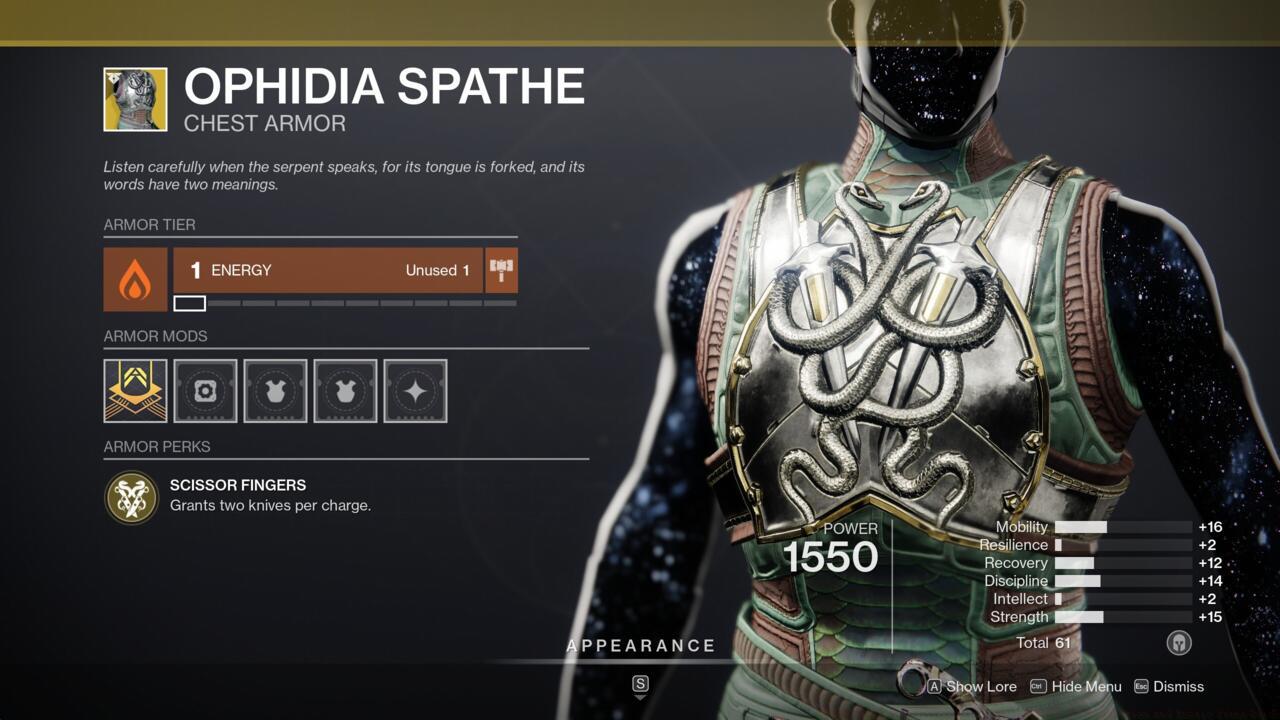Open the shader mod slot
The width and height of the screenshot is (1280, 720).
(x=205, y=391)
